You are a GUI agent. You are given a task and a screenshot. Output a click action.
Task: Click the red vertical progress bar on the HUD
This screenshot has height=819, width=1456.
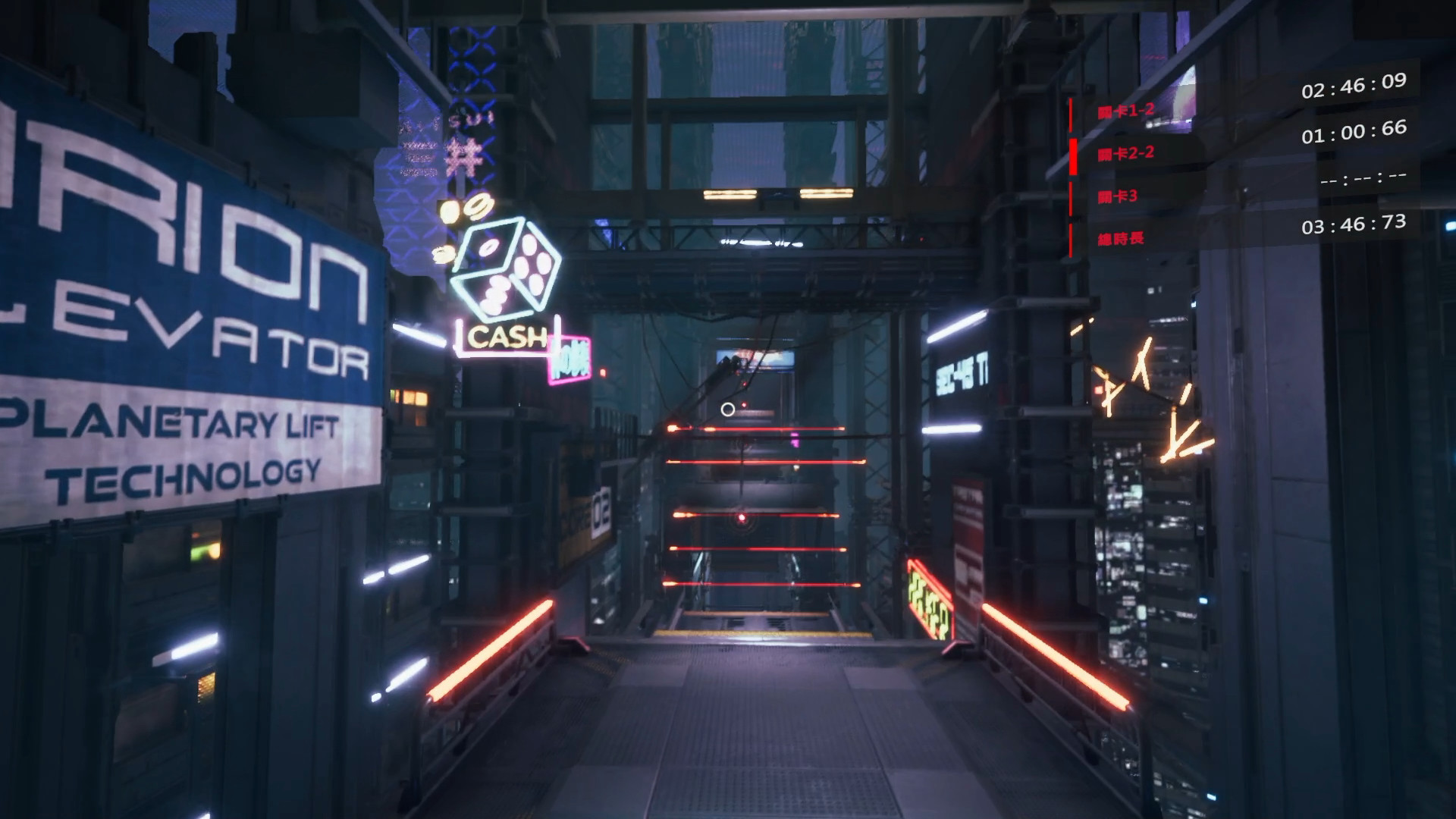(1071, 174)
